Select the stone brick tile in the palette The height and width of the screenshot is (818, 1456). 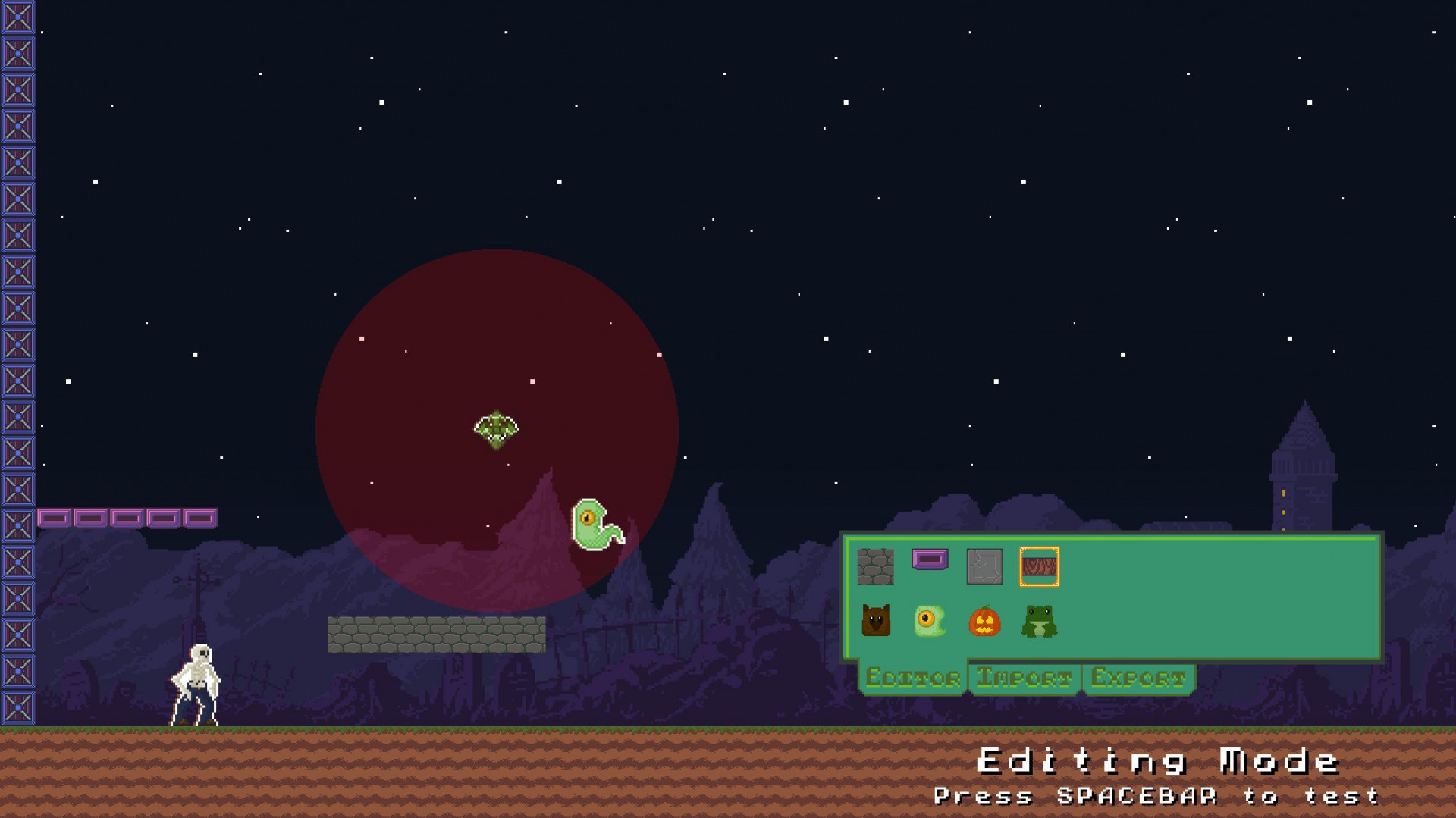(x=875, y=566)
